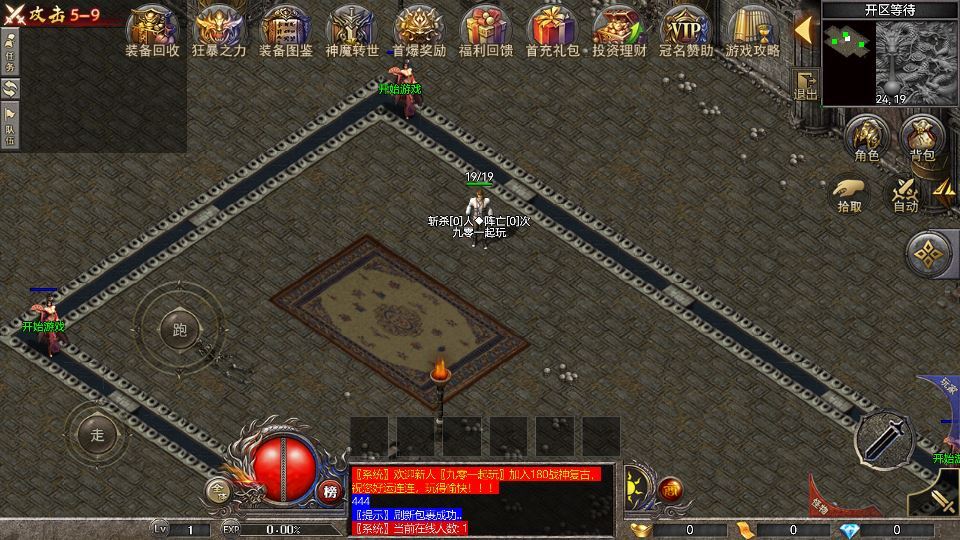Viewport: 960px width, 540px height.
Task: Open the 榜 ranking button
Action: coord(330,491)
